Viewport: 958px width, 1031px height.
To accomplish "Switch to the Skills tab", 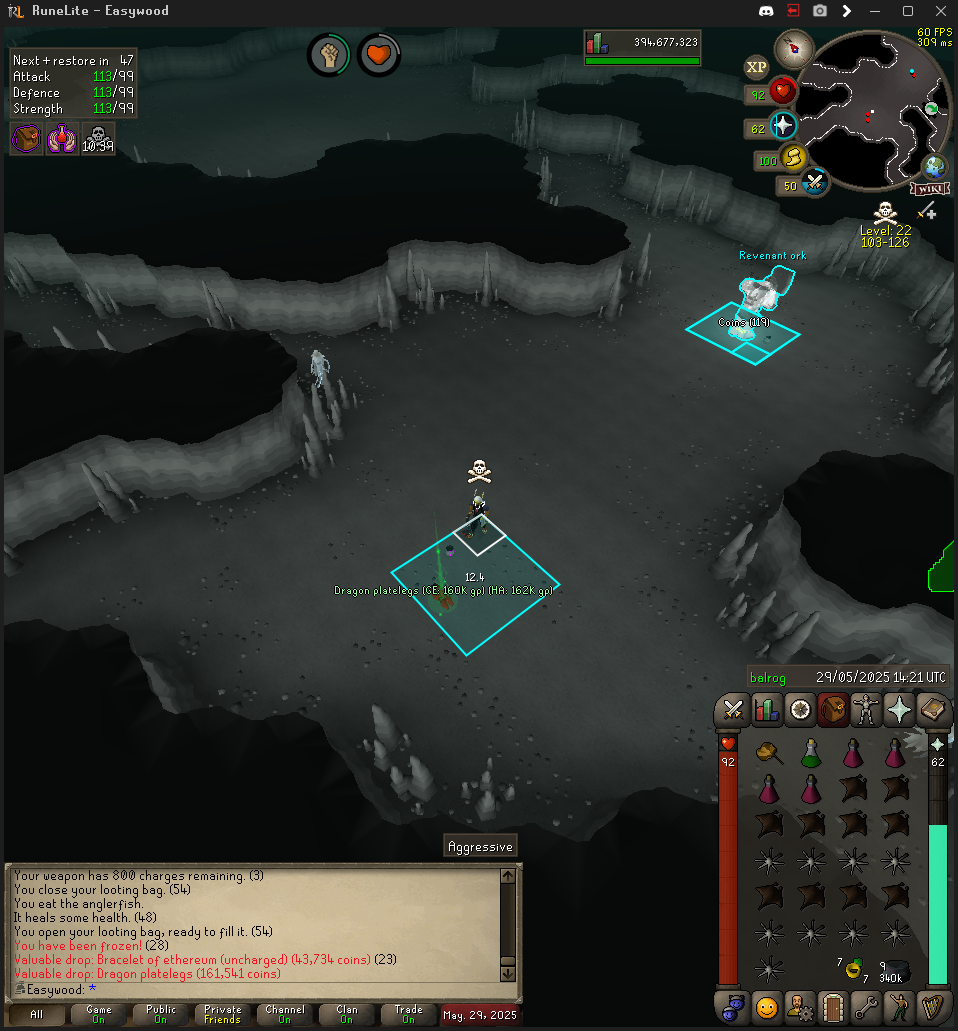I will tap(766, 710).
